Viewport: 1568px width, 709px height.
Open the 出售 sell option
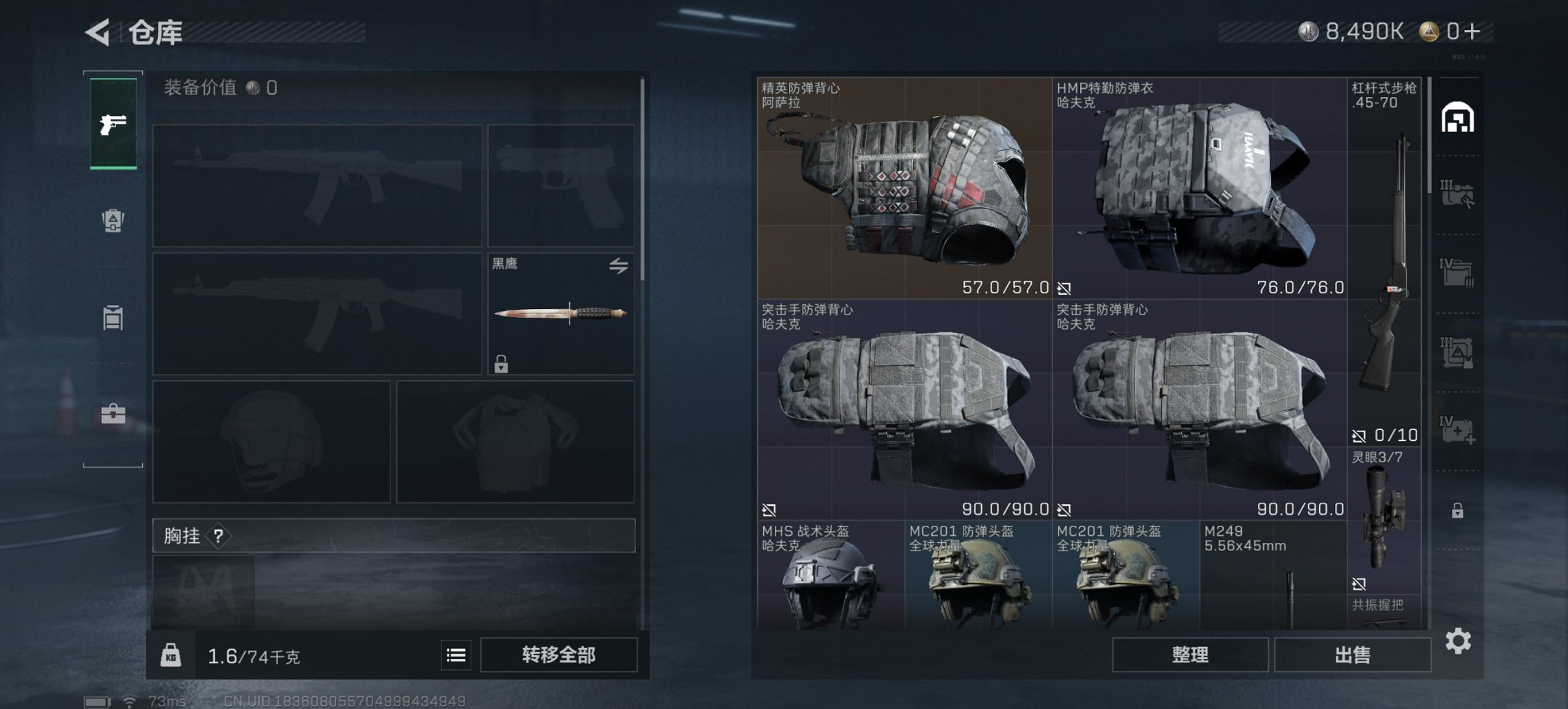(x=1352, y=655)
